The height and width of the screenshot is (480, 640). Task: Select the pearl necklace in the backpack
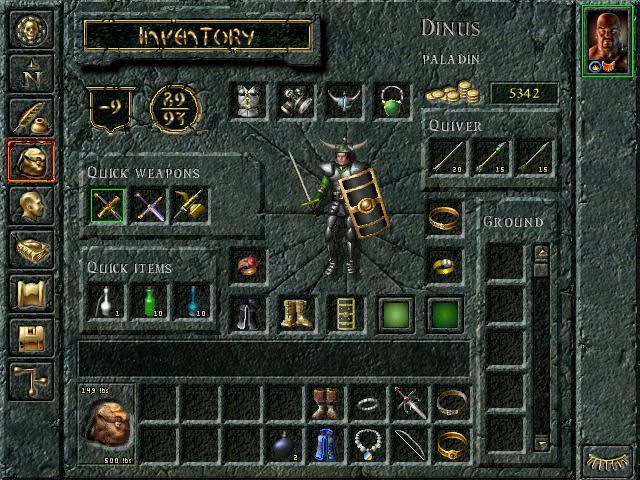tap(368, 444)
